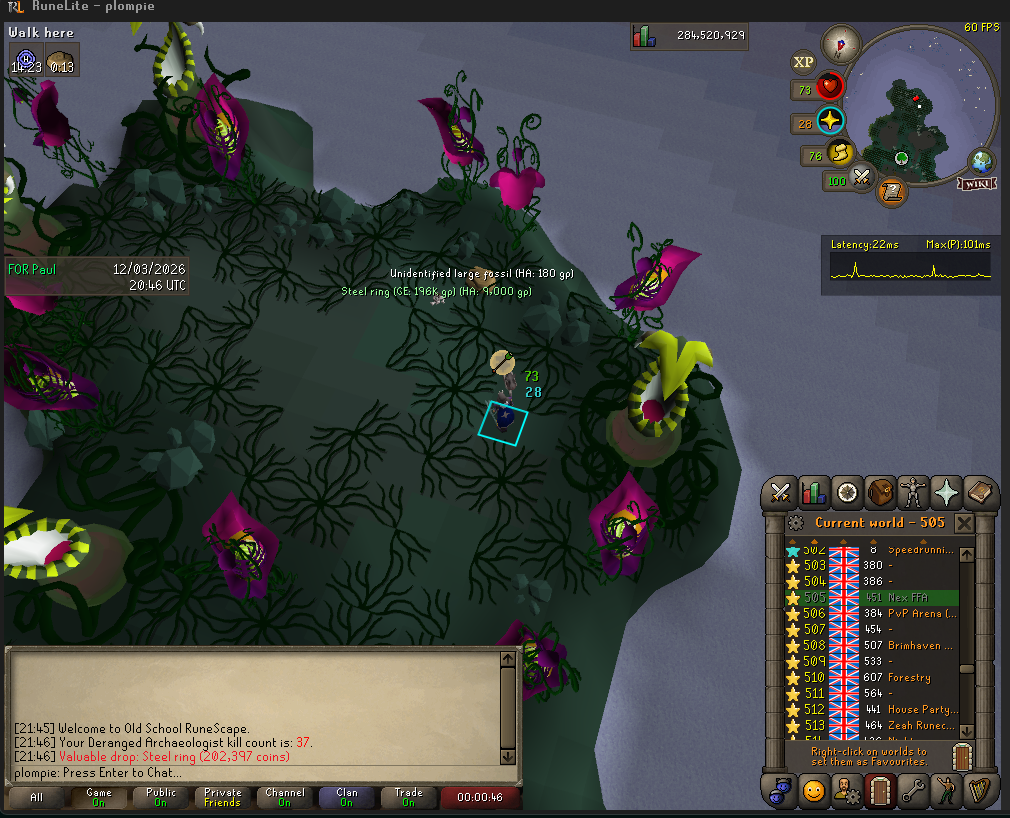
Task: Switch to the Magic spellbook tab
Action: 980,492
